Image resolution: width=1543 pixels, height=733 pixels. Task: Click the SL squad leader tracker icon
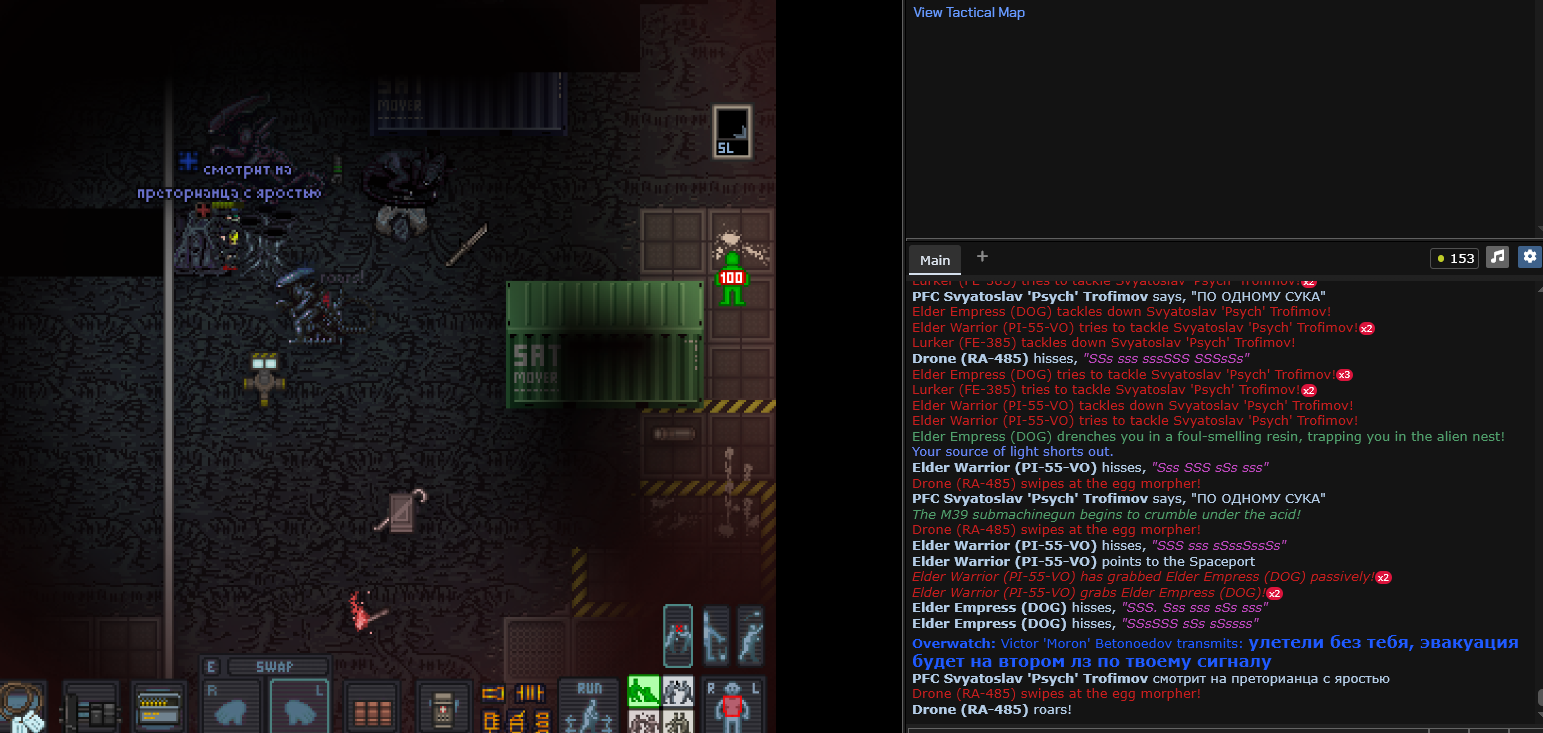coord(731,131)
